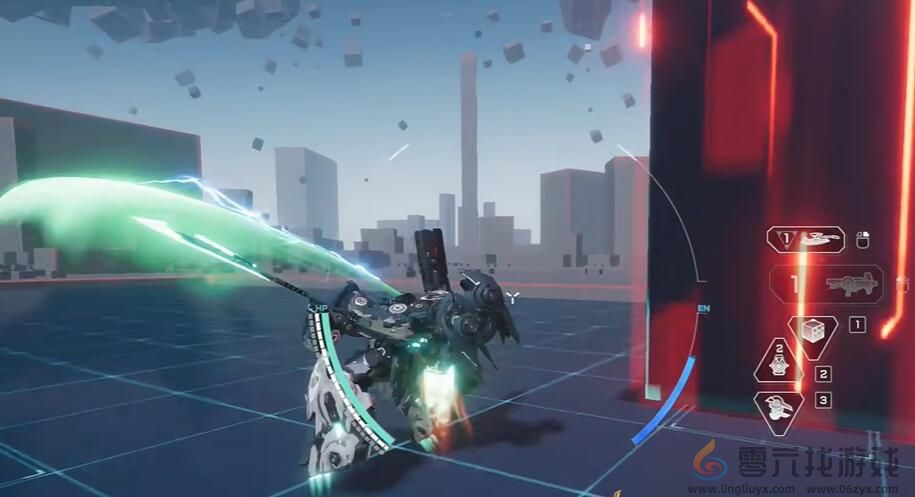Activate the bottom drone ability icon
This screenshot has height=497, width=915.
(x=777, y=410)
